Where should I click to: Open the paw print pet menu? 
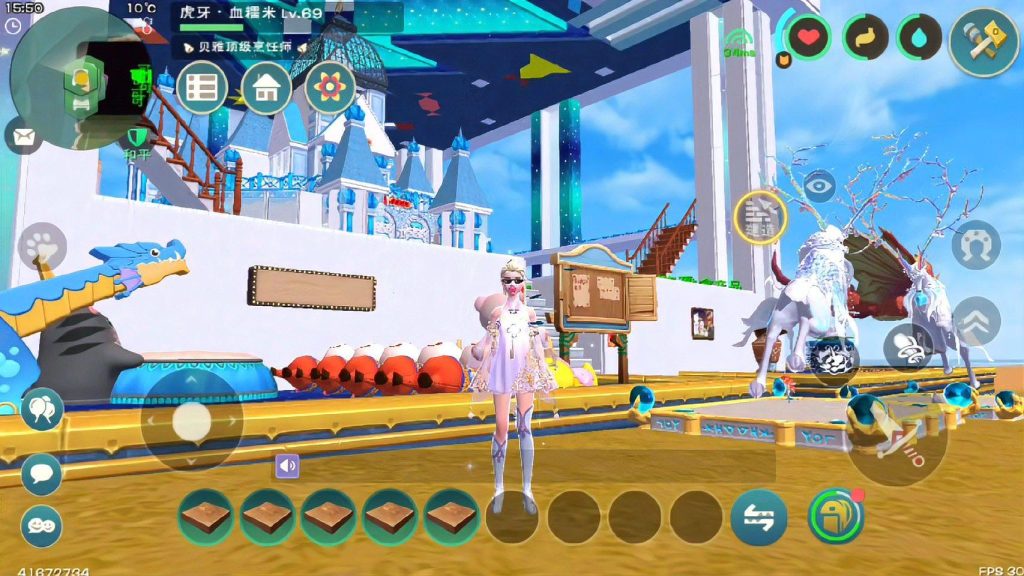click(42, 246)
